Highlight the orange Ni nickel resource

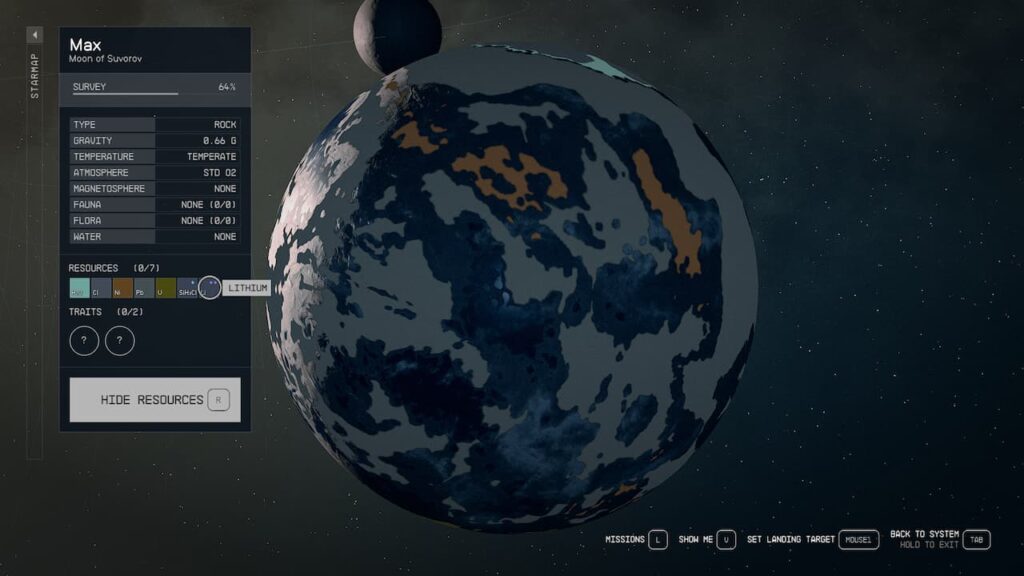tap(122, 289)
